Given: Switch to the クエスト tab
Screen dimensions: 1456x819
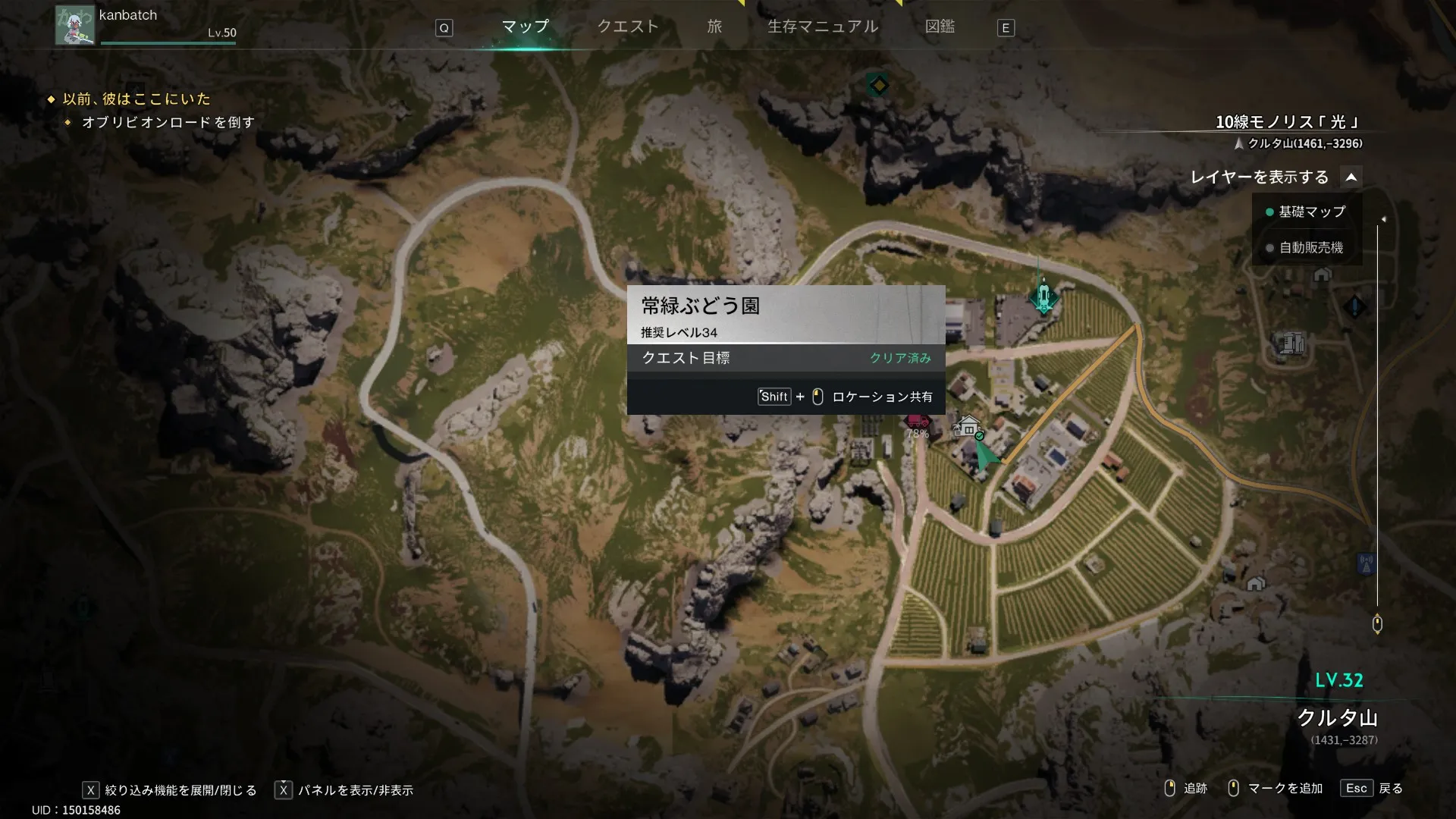Looking at the screenshot, I should (x=628, y=27).
